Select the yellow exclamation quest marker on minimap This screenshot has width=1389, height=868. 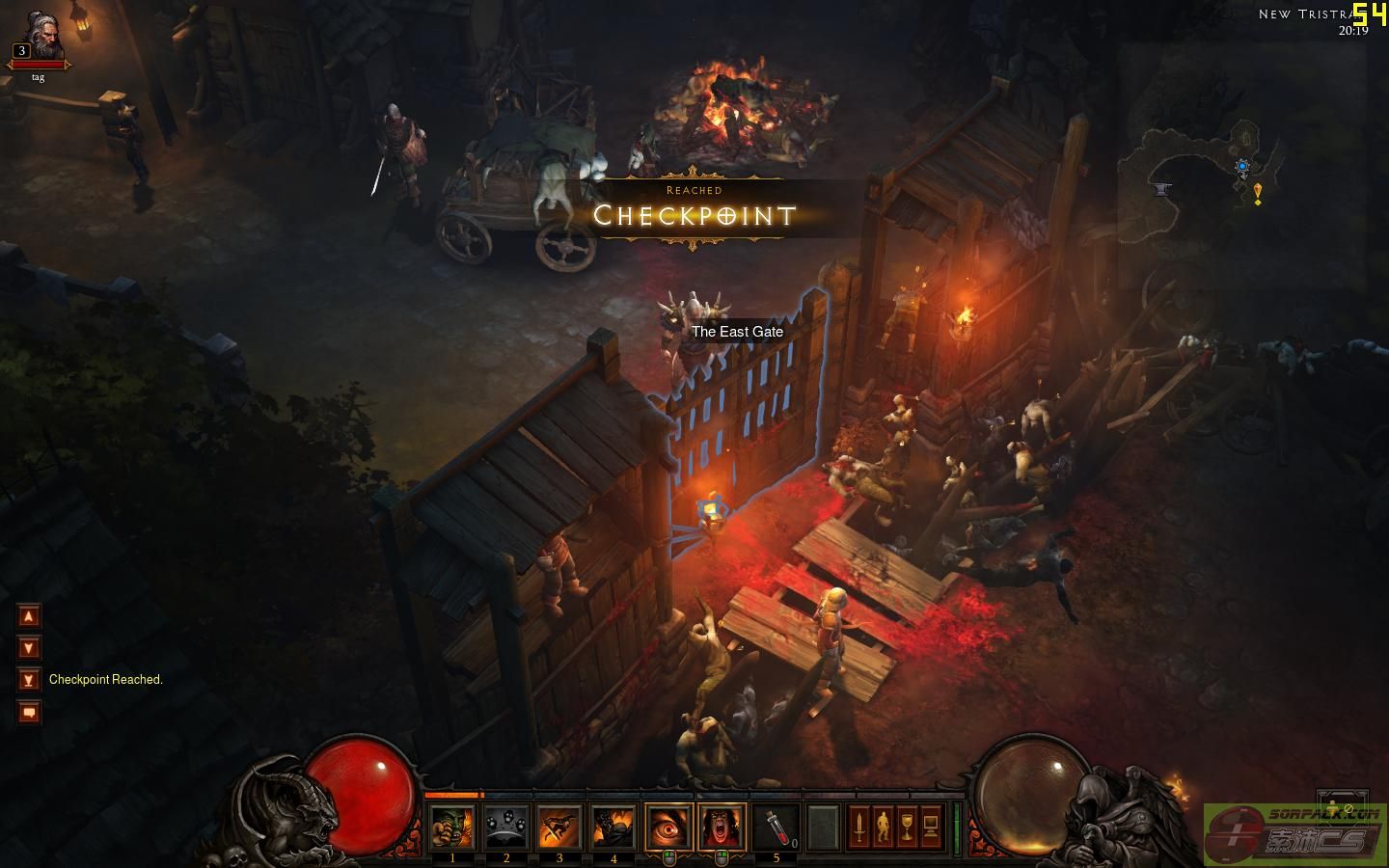[1258, 194]
